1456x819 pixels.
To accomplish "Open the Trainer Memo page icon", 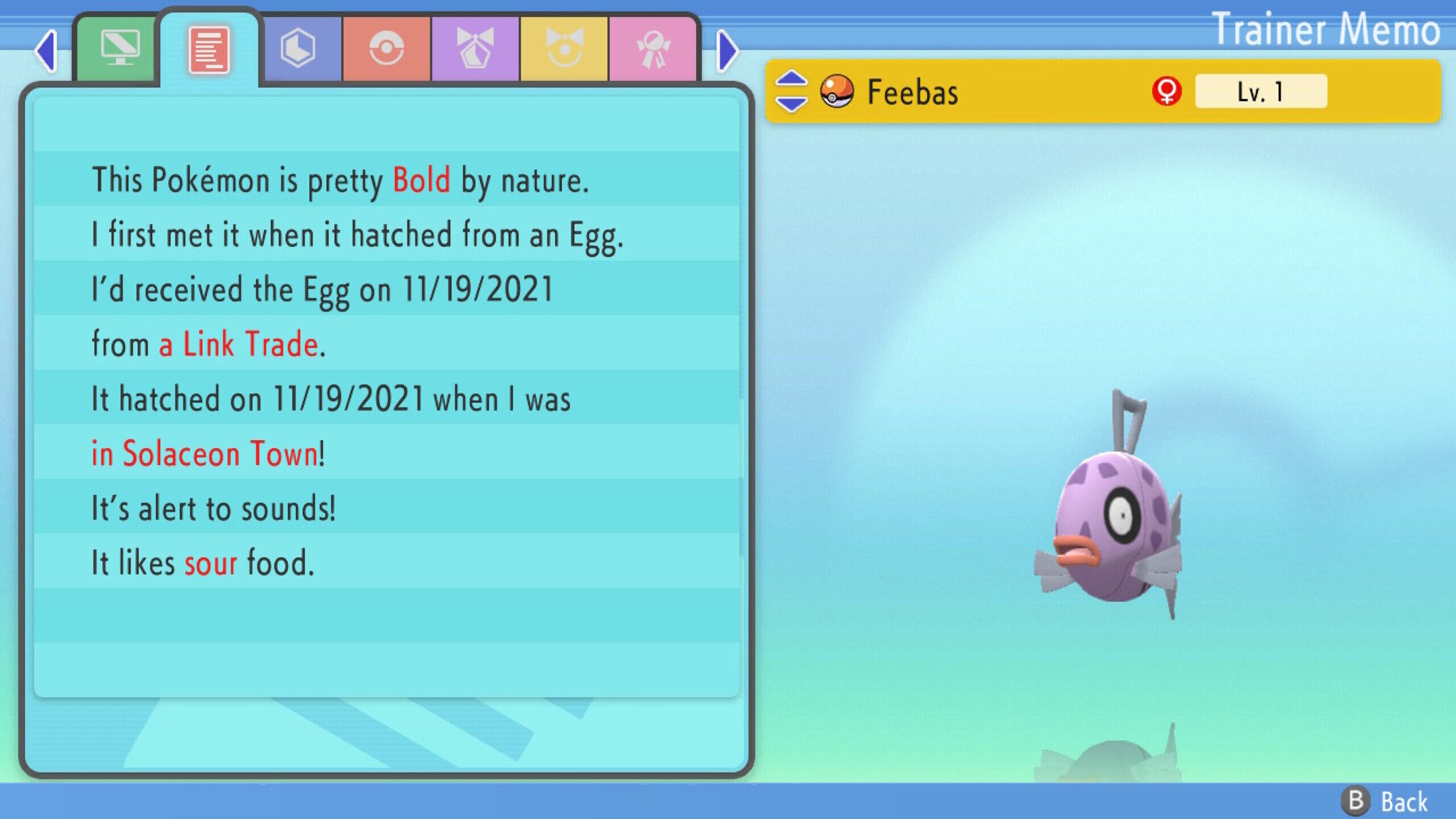I will click(209, 50).
